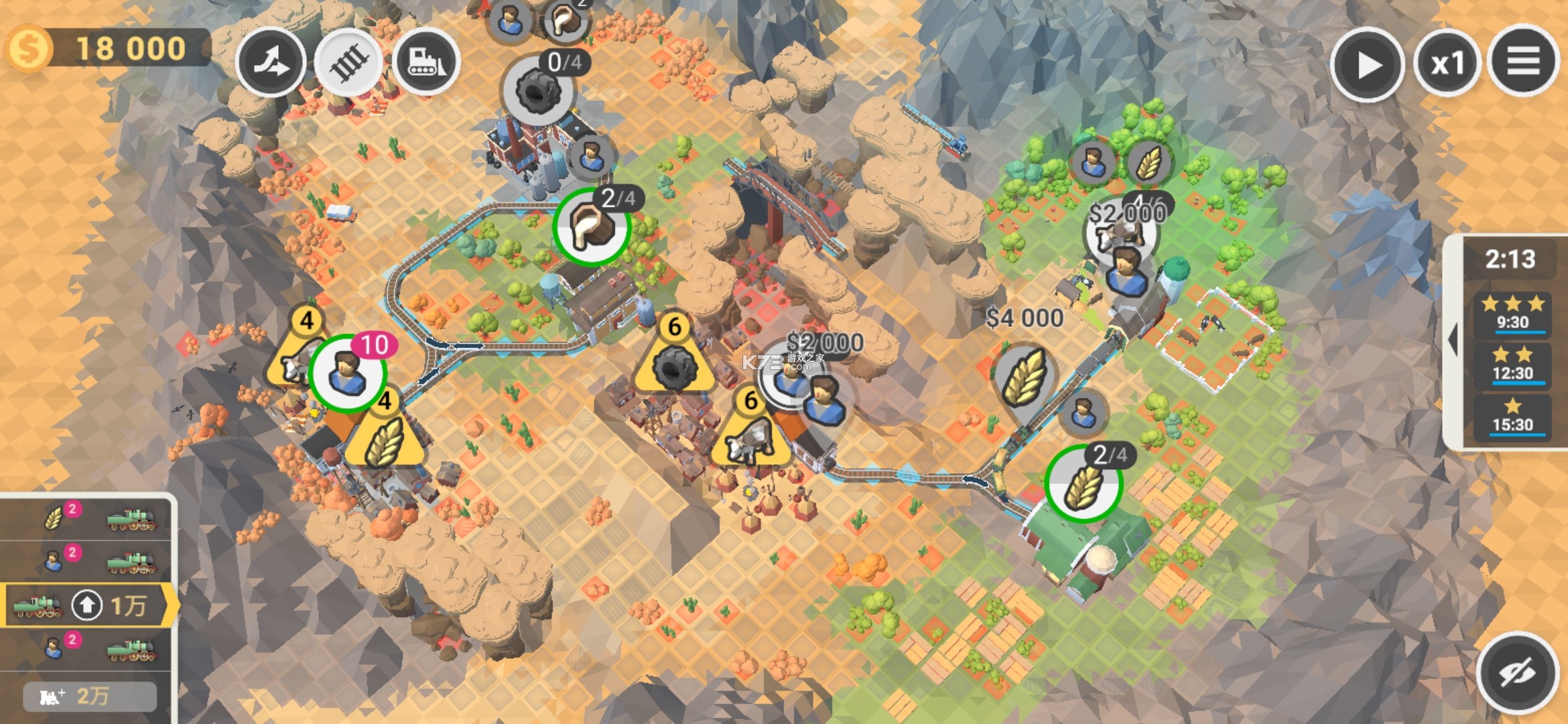The height and width of the screenshot is (724, 1568).
Task: Select the wheat farm 2/4 marker
Action: click(1083, 484)
